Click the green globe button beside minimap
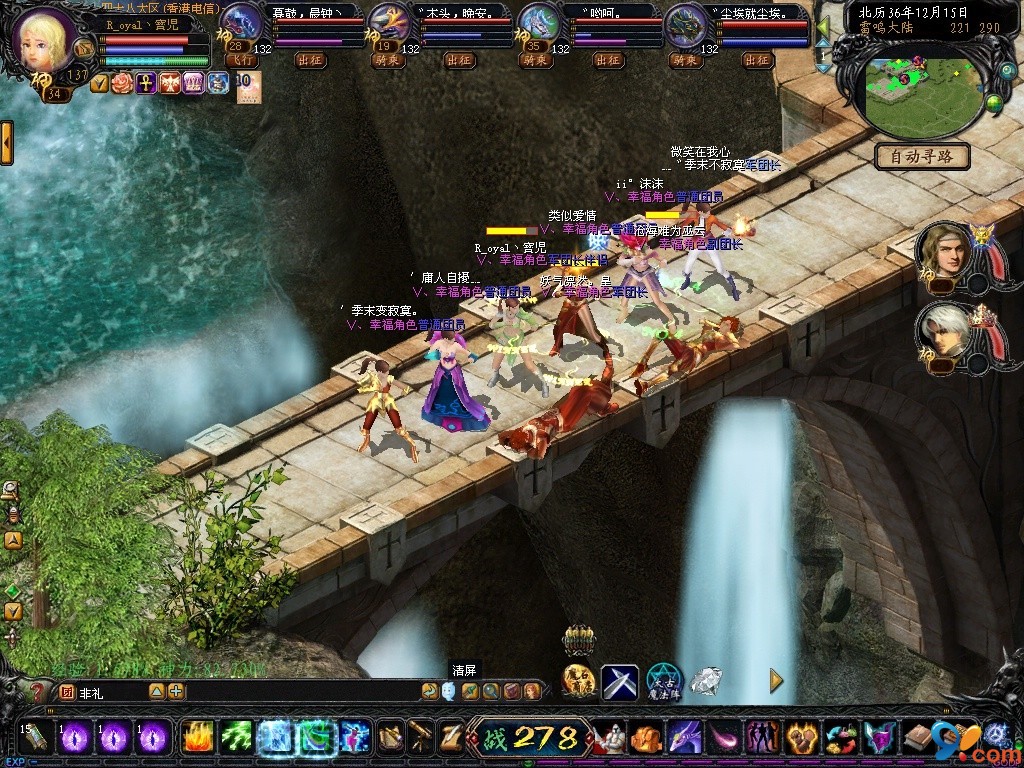The width and height of the screenshot is (1024, 768). (994, 102)
